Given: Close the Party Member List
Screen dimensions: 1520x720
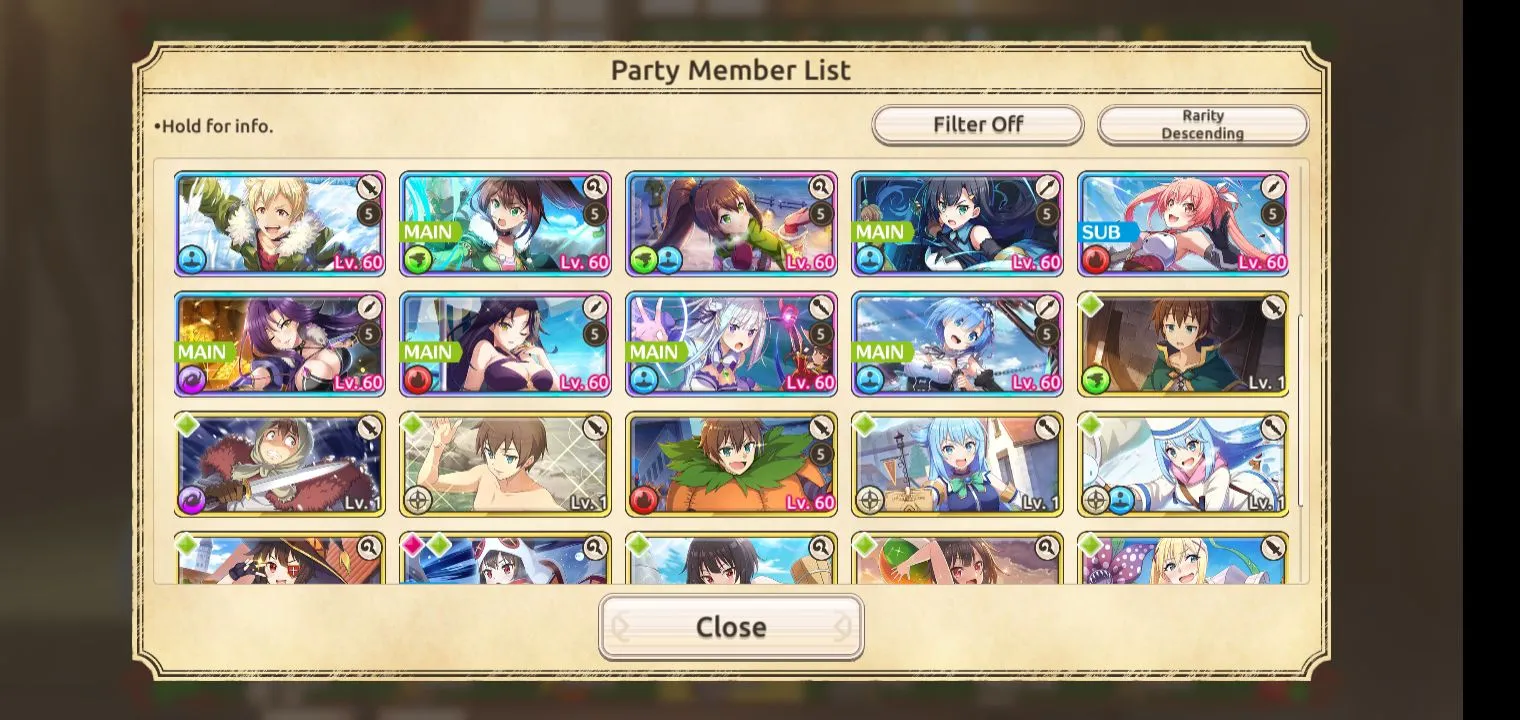Looking at the screenshot, I should tap(731, 627).
